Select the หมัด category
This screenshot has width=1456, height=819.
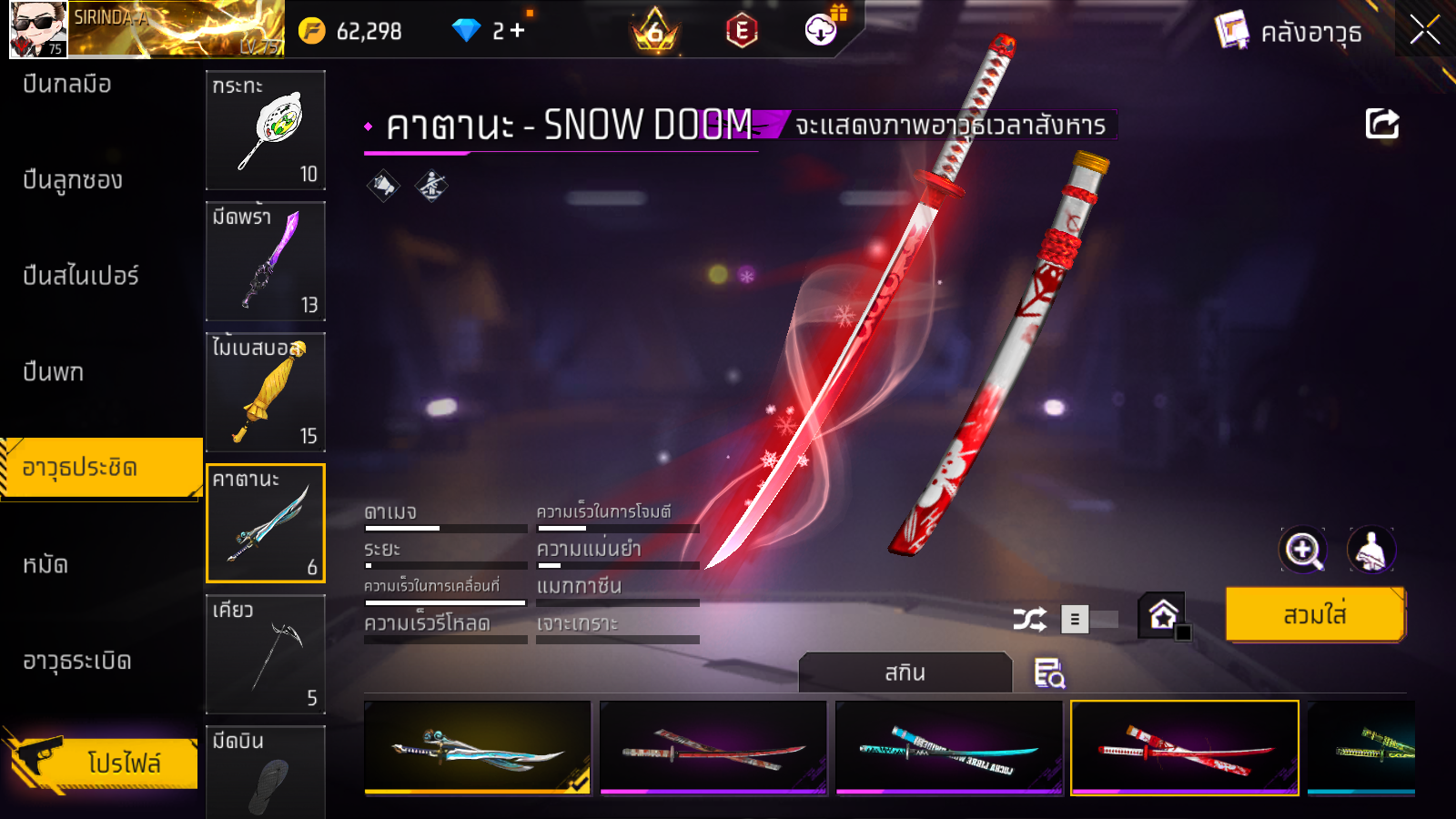(45, 565)
